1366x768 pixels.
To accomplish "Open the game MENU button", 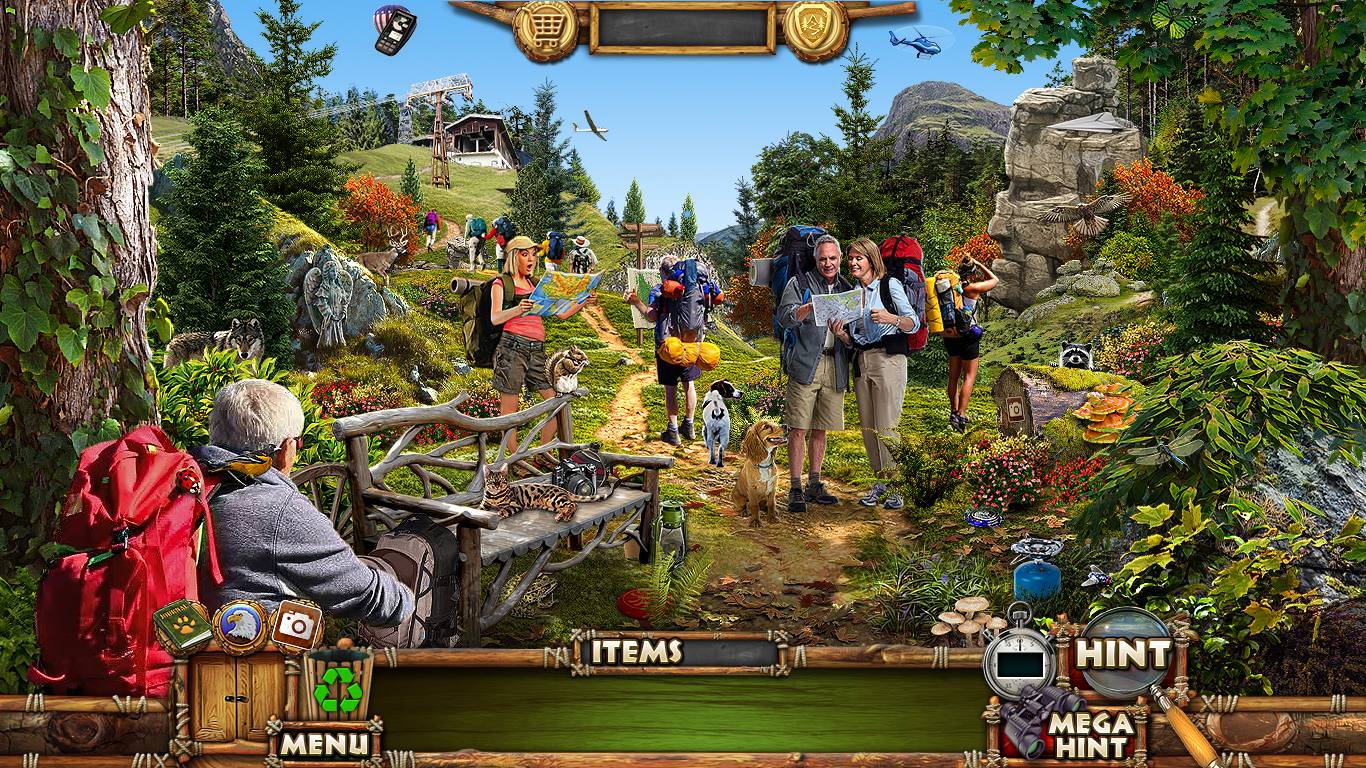I will click(x=323, y=743).
